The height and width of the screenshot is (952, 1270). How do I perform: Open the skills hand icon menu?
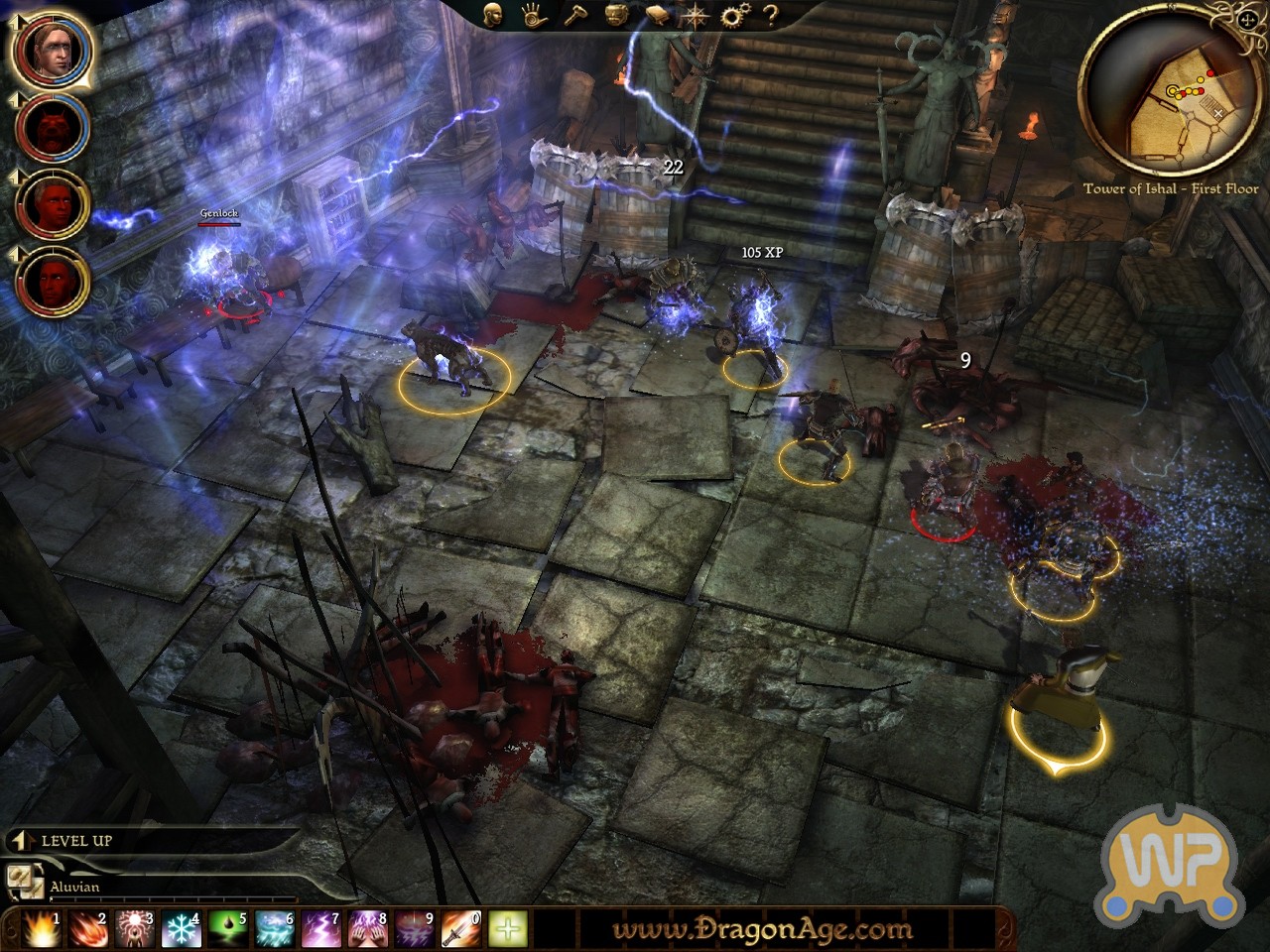533,15
